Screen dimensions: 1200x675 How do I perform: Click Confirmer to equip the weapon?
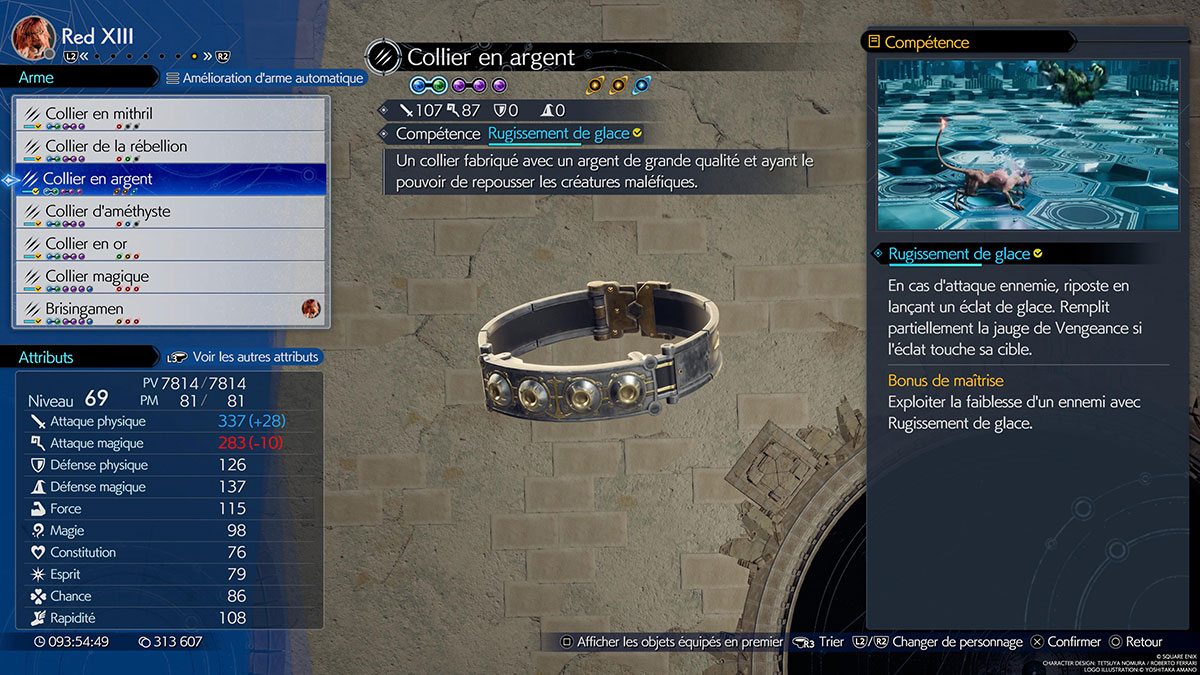click(1065, 642)
